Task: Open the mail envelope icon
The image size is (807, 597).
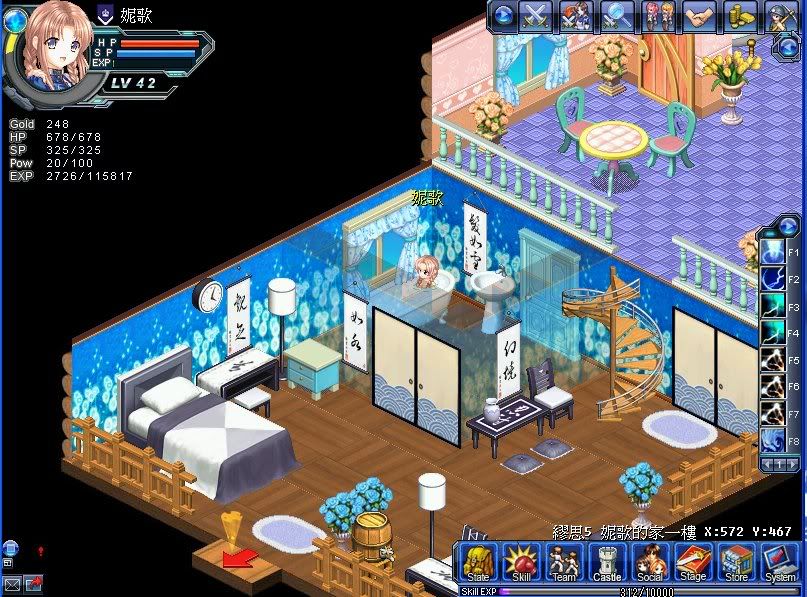Action: [12, 583]
